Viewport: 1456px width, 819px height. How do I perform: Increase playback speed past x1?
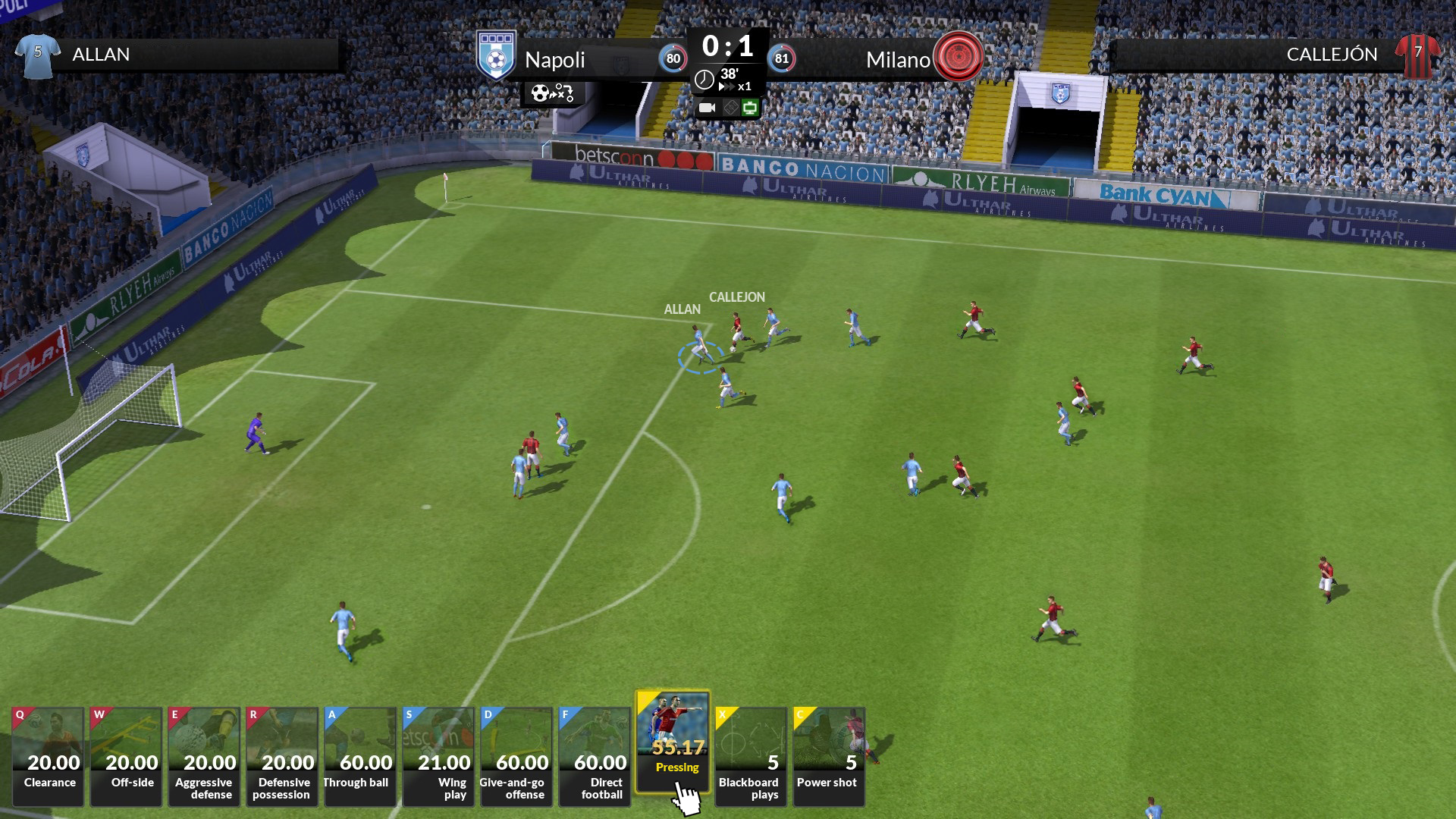pos(728,85)
